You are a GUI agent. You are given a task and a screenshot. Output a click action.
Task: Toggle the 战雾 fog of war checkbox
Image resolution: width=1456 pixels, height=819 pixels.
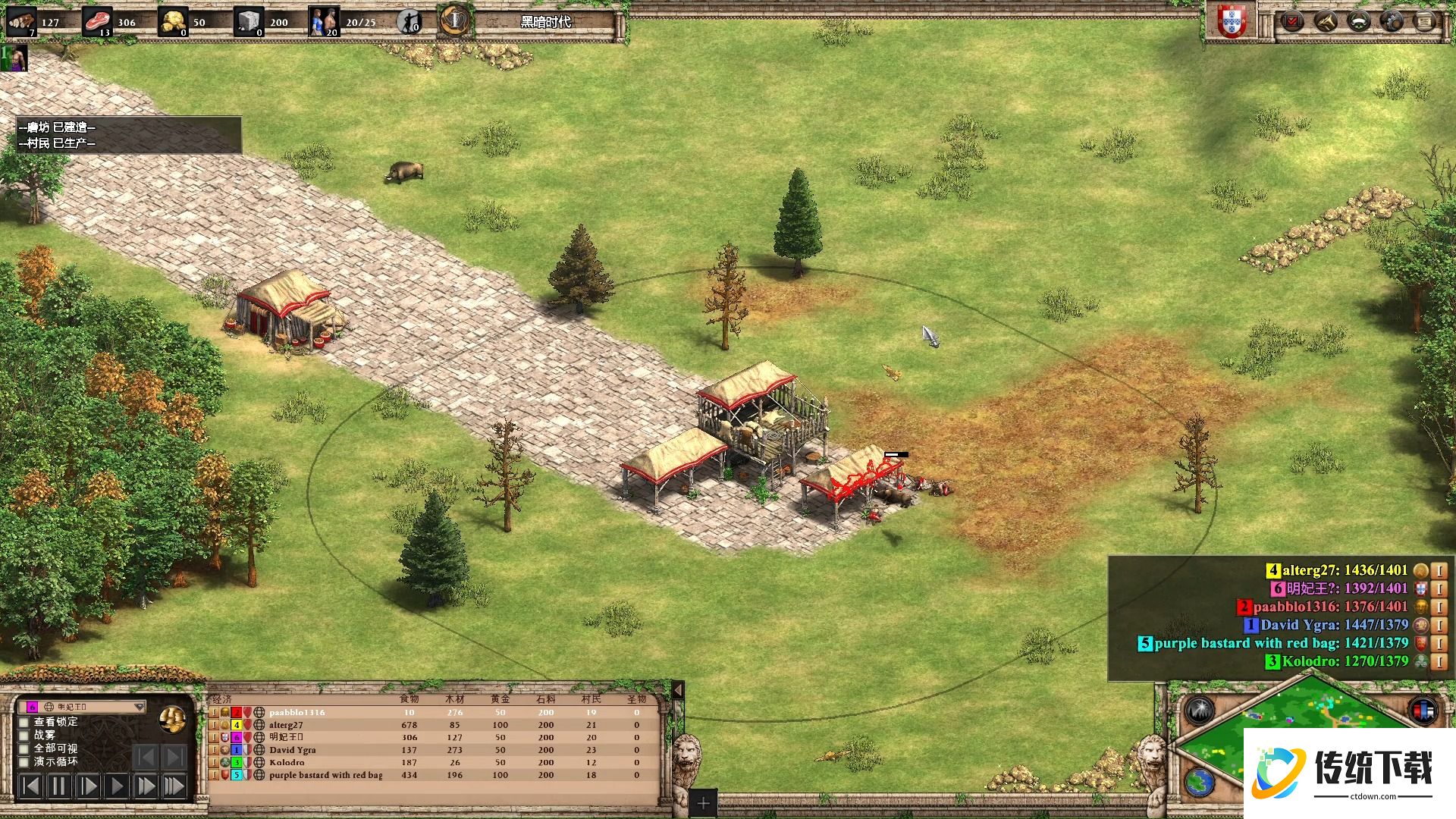[x=24, y=735]
